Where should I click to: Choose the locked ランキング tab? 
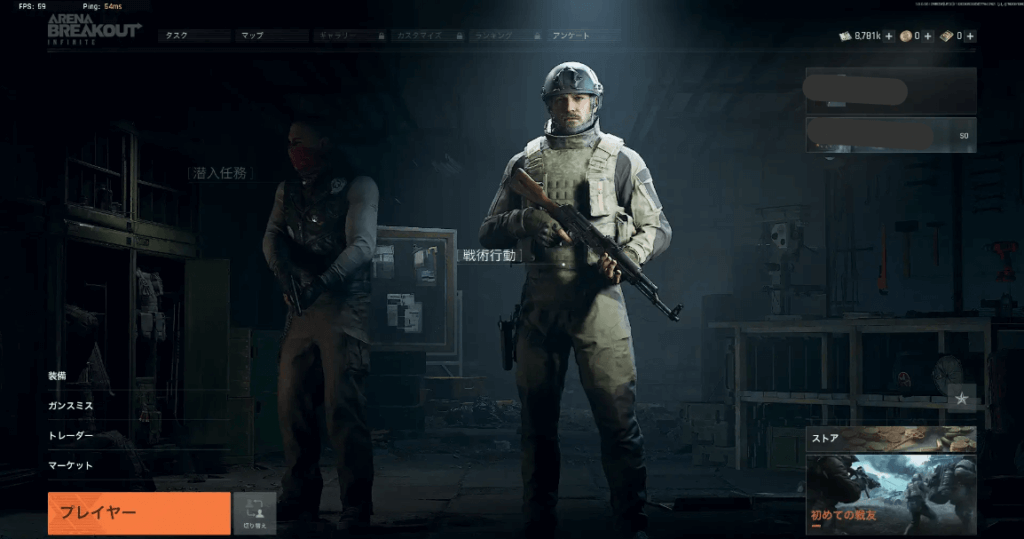[504, 36]
